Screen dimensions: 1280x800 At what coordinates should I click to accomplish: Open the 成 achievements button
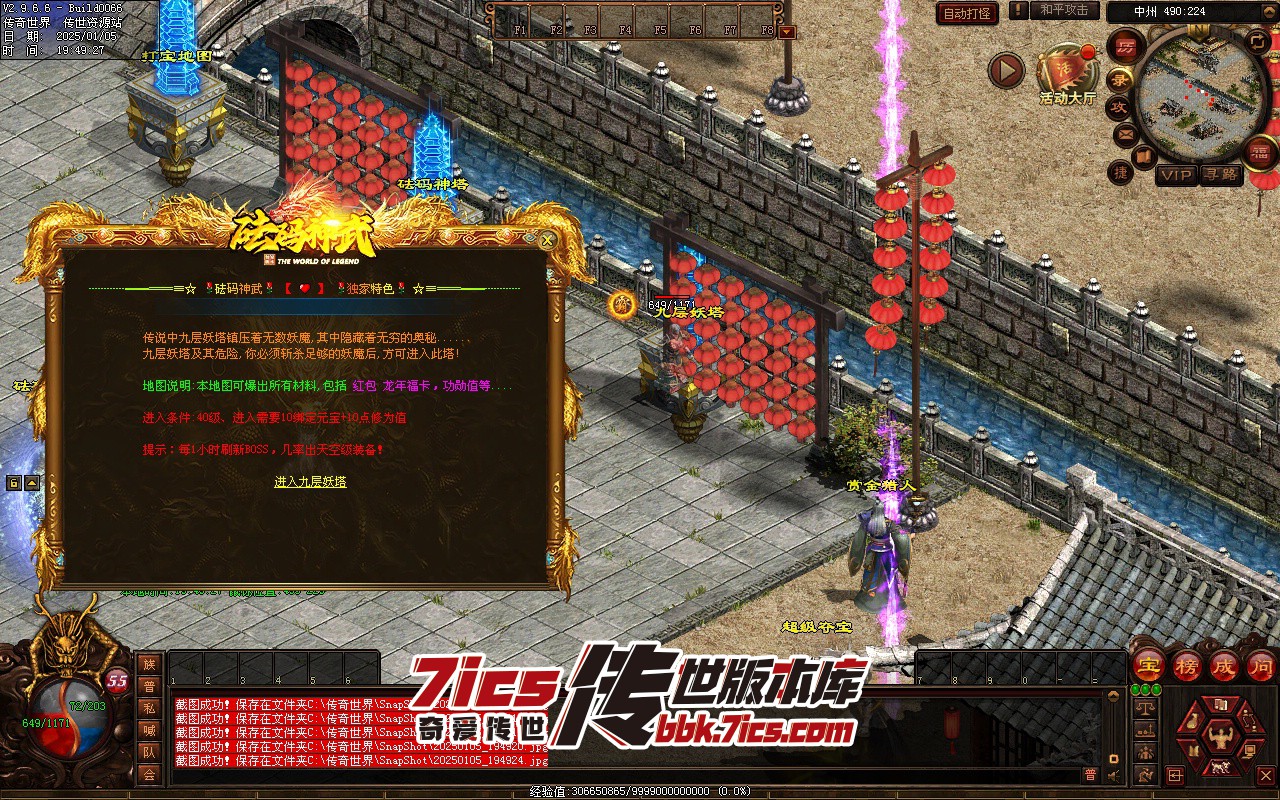tap(1223, 665)
